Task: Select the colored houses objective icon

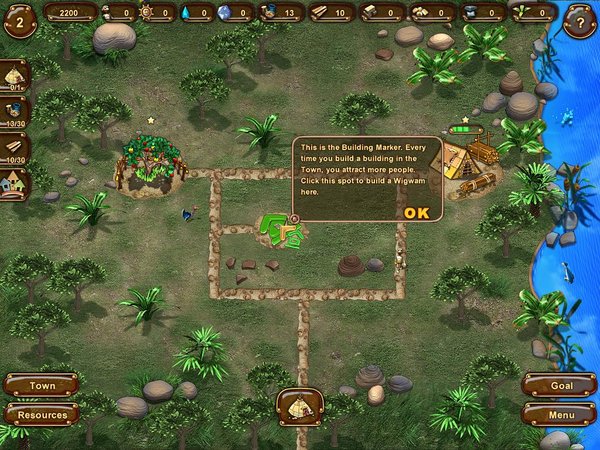Action: (x=15, y=182)
